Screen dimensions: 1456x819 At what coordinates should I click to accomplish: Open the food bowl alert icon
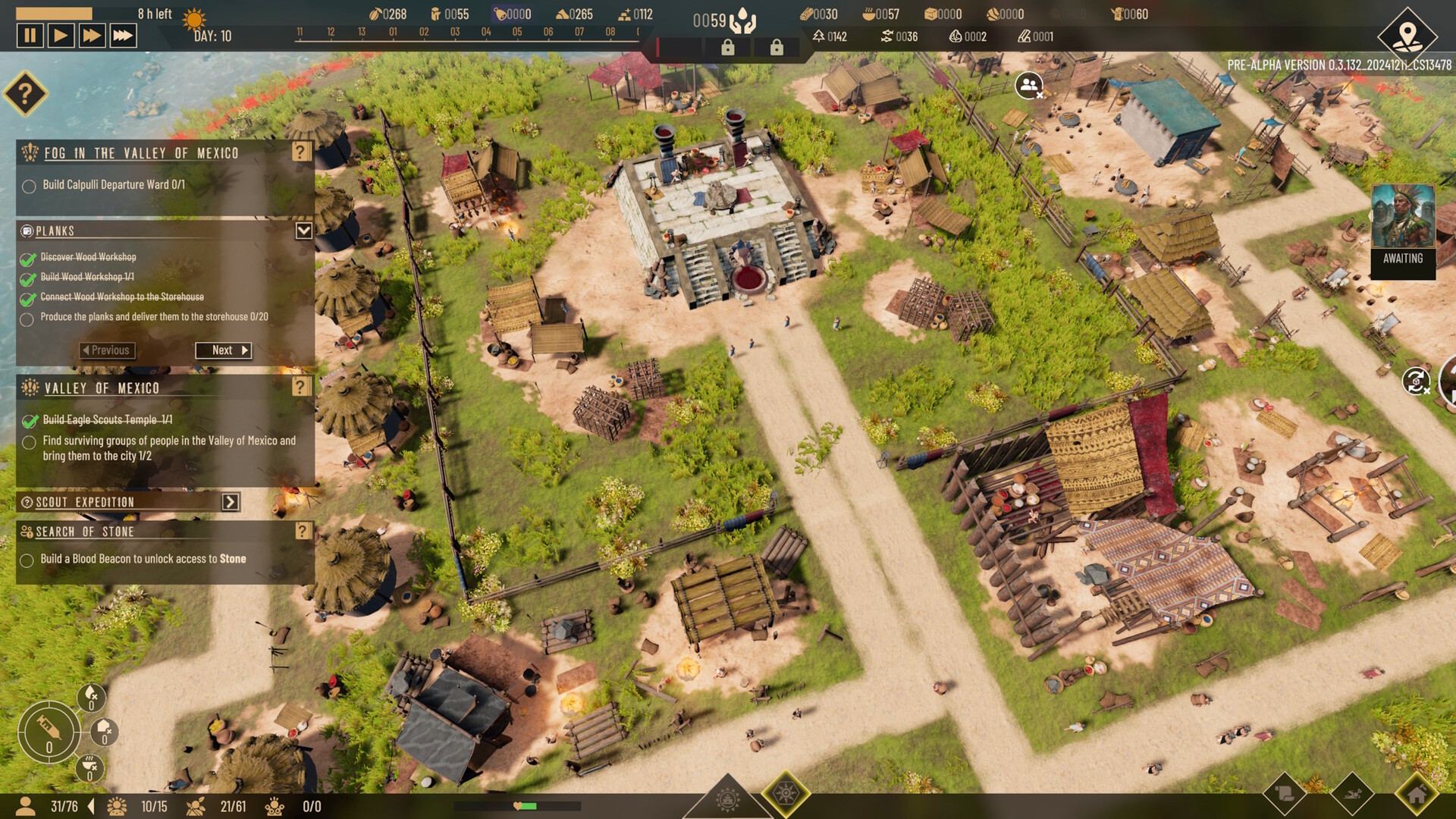tap(89, 766)
